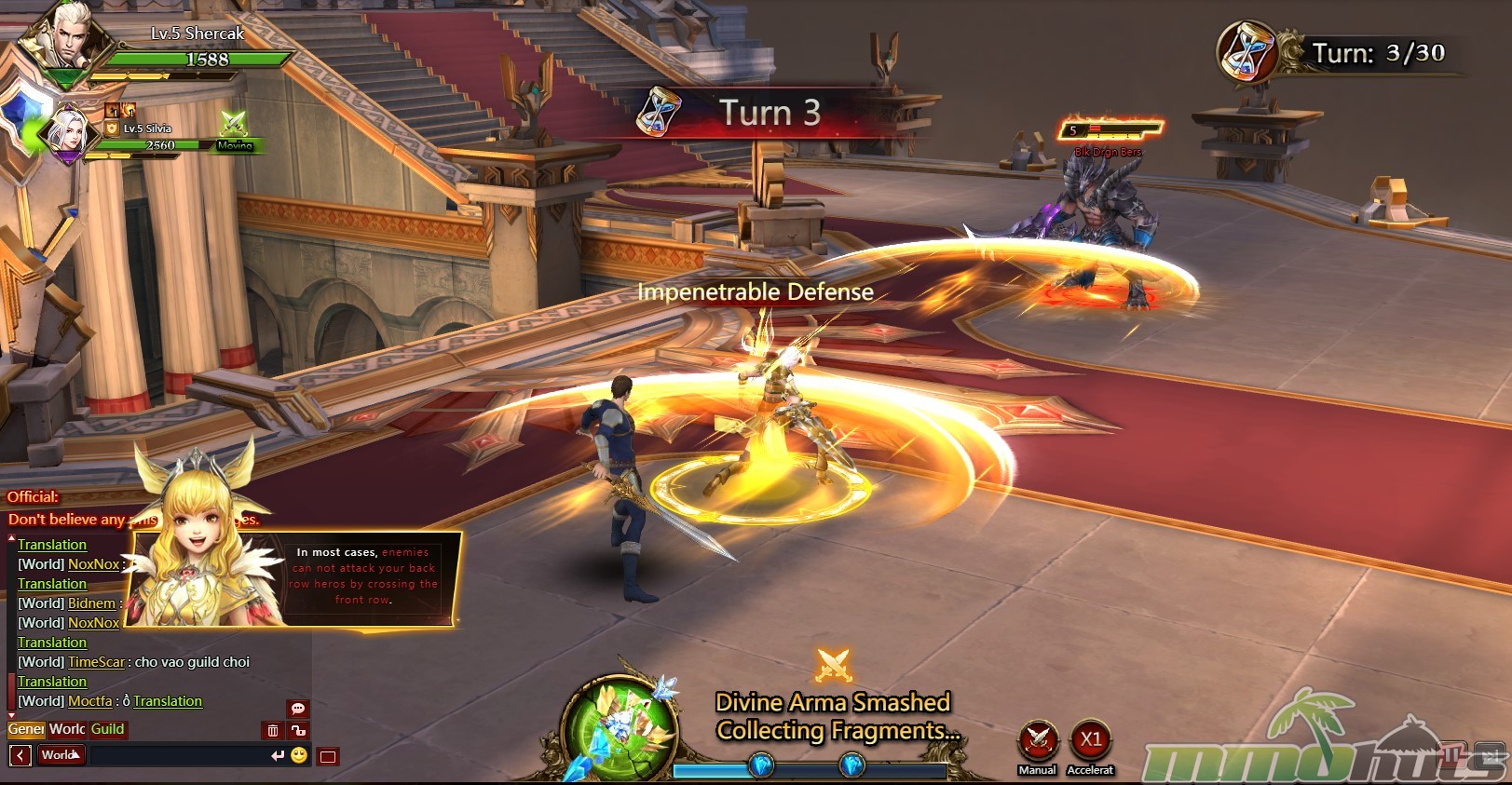Click the hourglass turn counter icon
The image size is (1512, 785).
pyautogui.click(x=1247, y=52)
